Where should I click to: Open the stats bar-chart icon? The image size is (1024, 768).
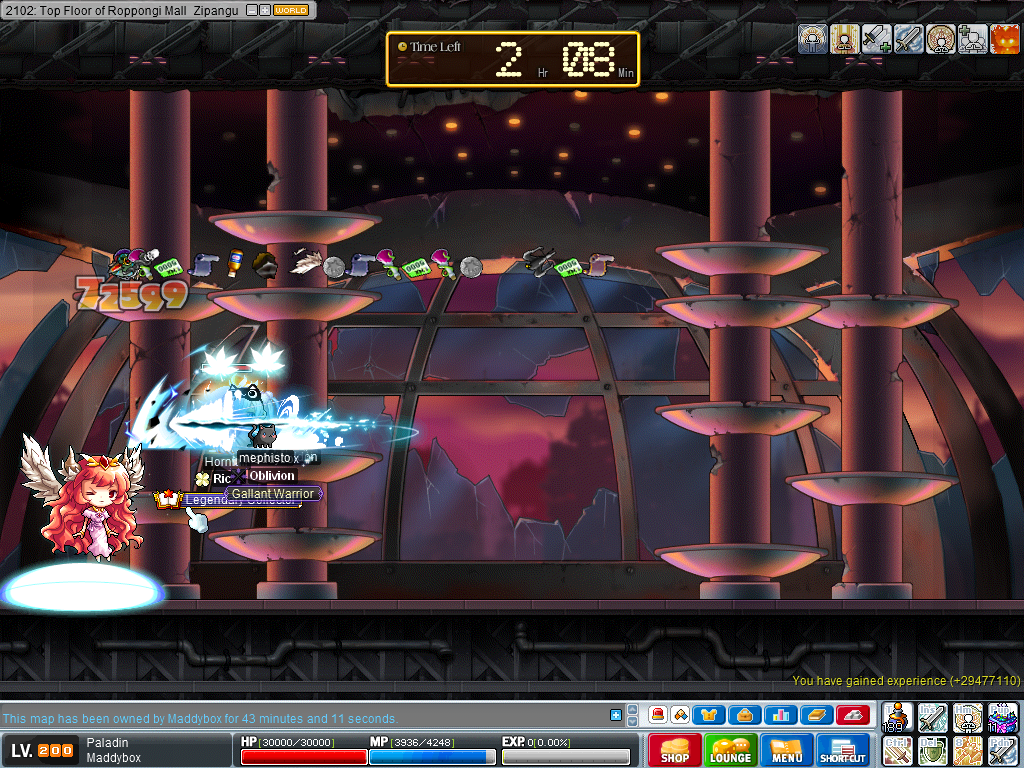pos(780,715)
